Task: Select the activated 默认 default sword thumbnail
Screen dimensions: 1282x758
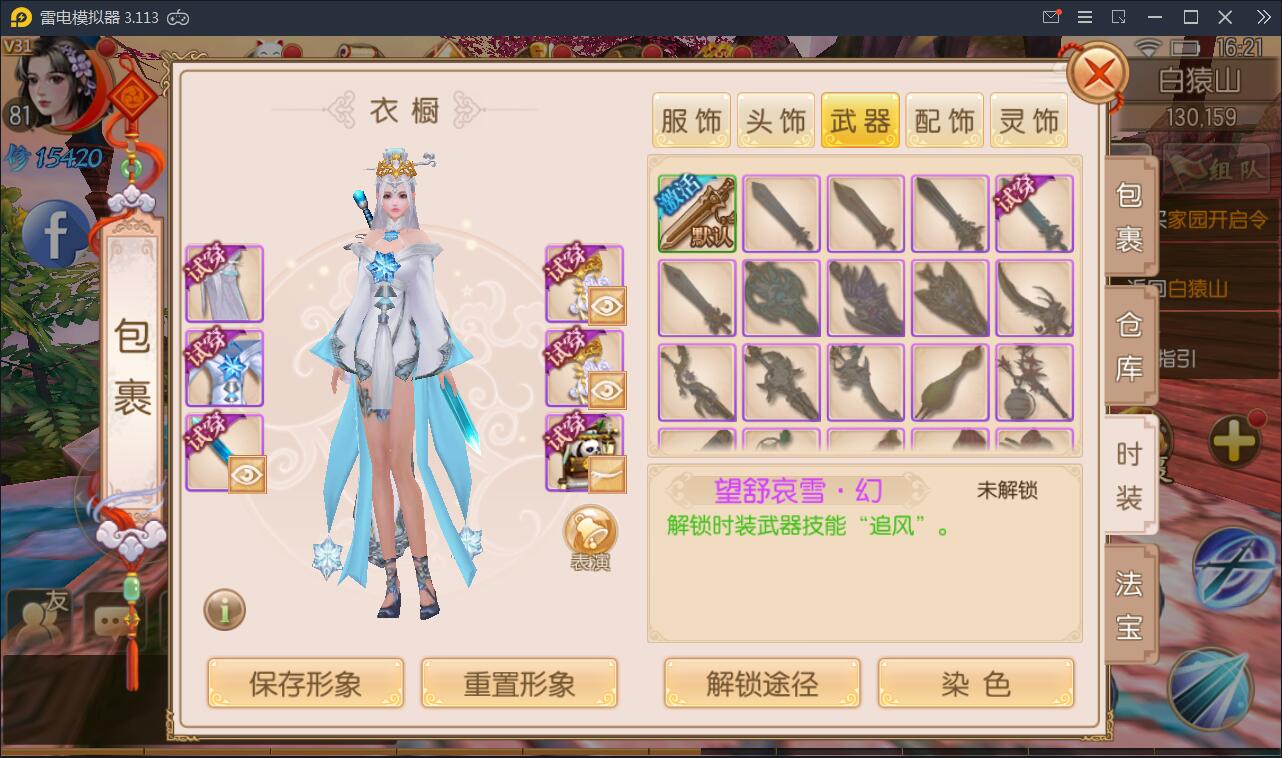Action: (x=696, y=214)
